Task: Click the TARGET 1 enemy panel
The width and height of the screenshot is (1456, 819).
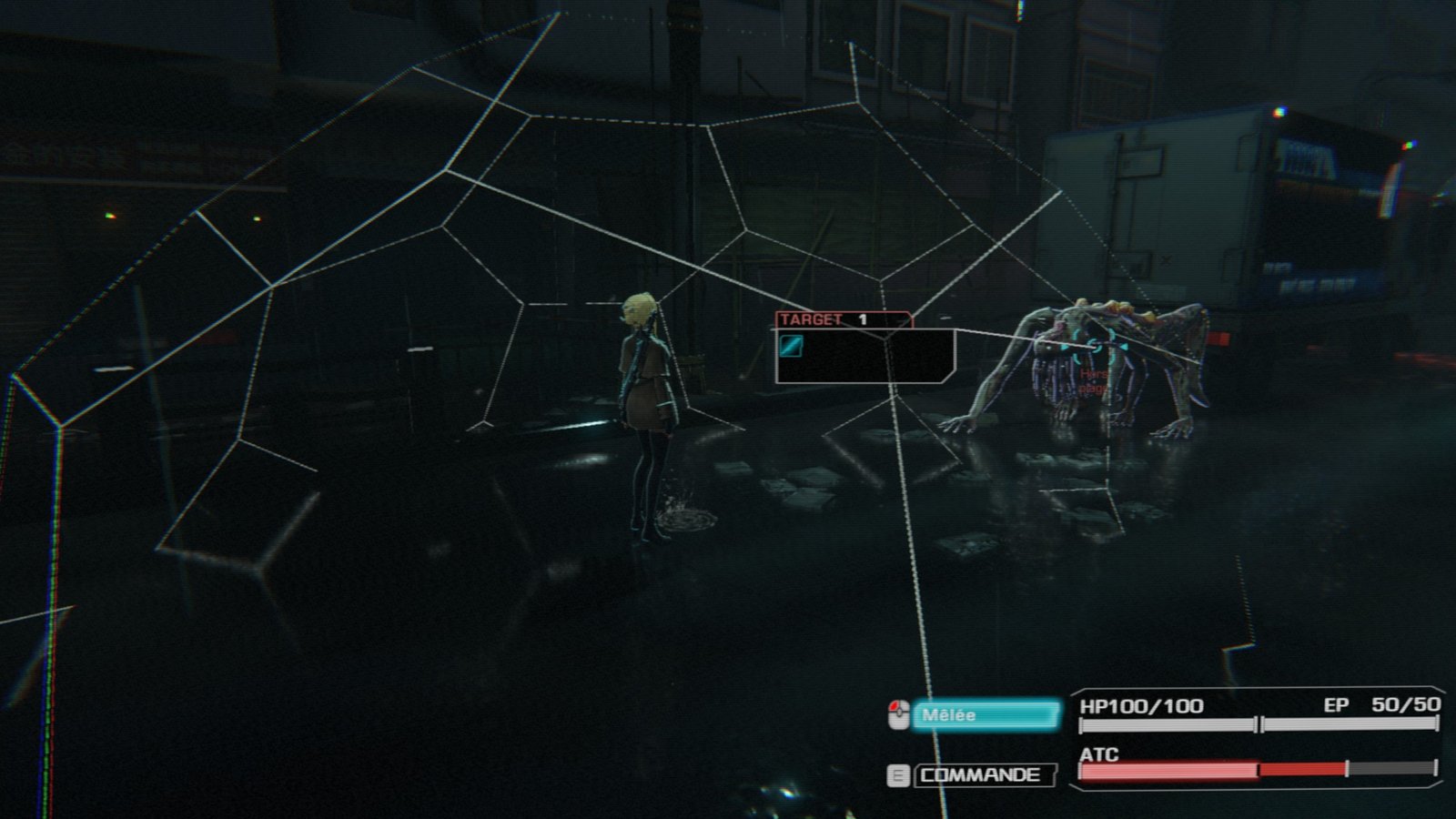Action: point(864,349)
